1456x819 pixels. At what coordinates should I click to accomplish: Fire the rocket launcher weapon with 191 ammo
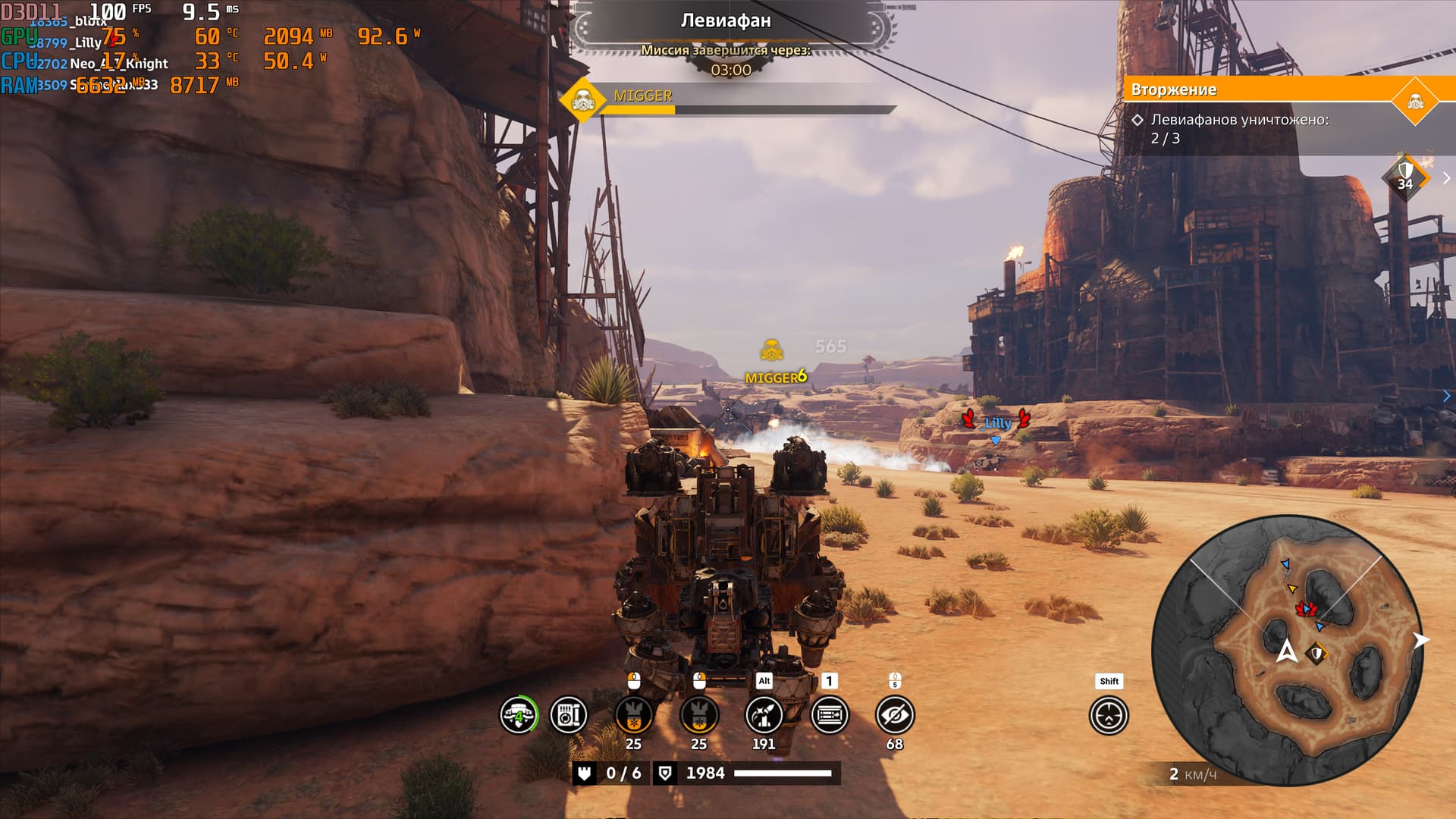point(764,715)
